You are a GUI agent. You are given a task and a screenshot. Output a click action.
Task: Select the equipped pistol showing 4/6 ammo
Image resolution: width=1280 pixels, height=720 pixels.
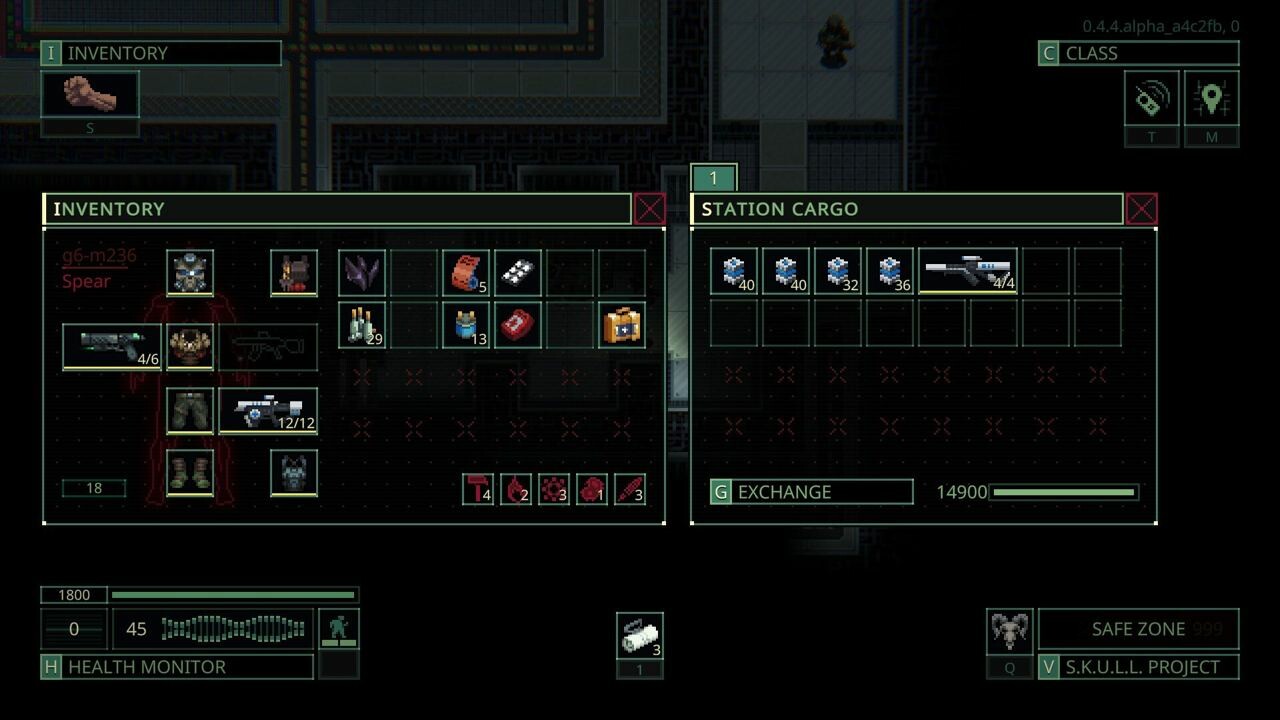[x=110, y=346]
